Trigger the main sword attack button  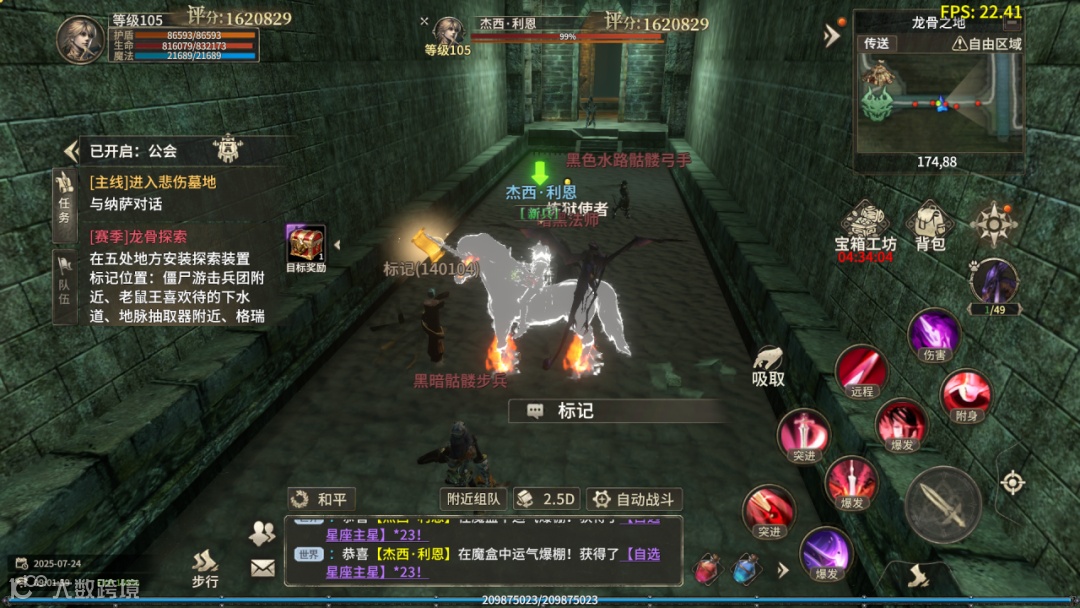point(942,504)
